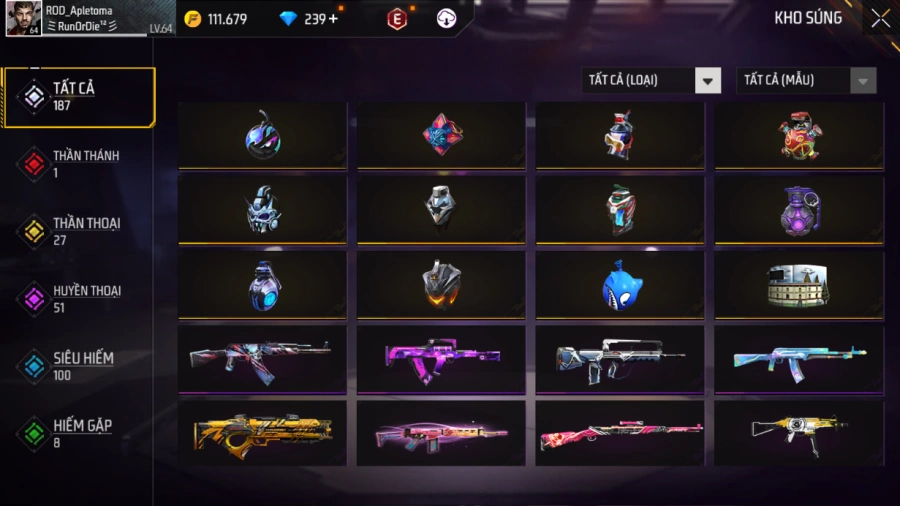Open the ROD_Apletoma player profile avatar
This screenshot has height=506, width=900.
coord(23,18)
